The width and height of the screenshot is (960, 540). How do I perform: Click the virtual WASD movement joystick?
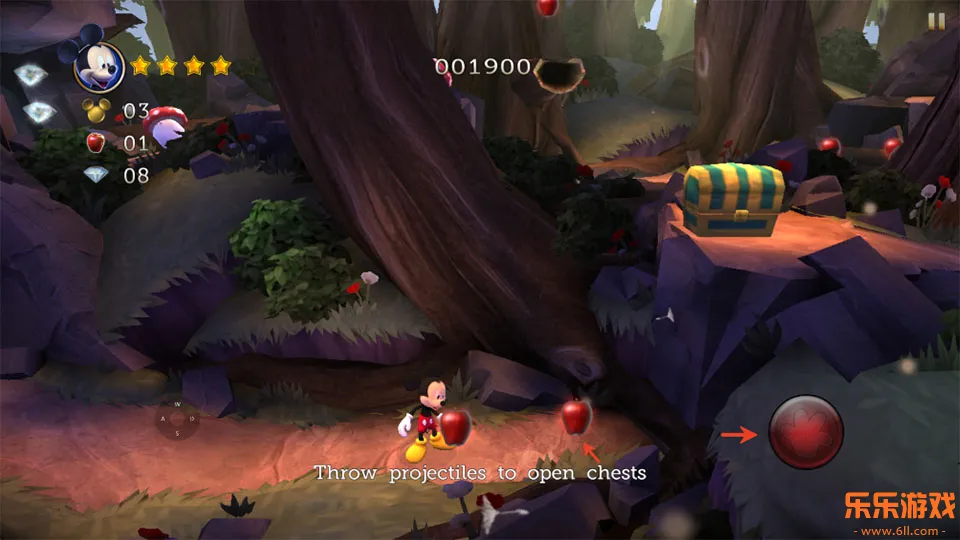pyautogui.click(x=177, y=419)
